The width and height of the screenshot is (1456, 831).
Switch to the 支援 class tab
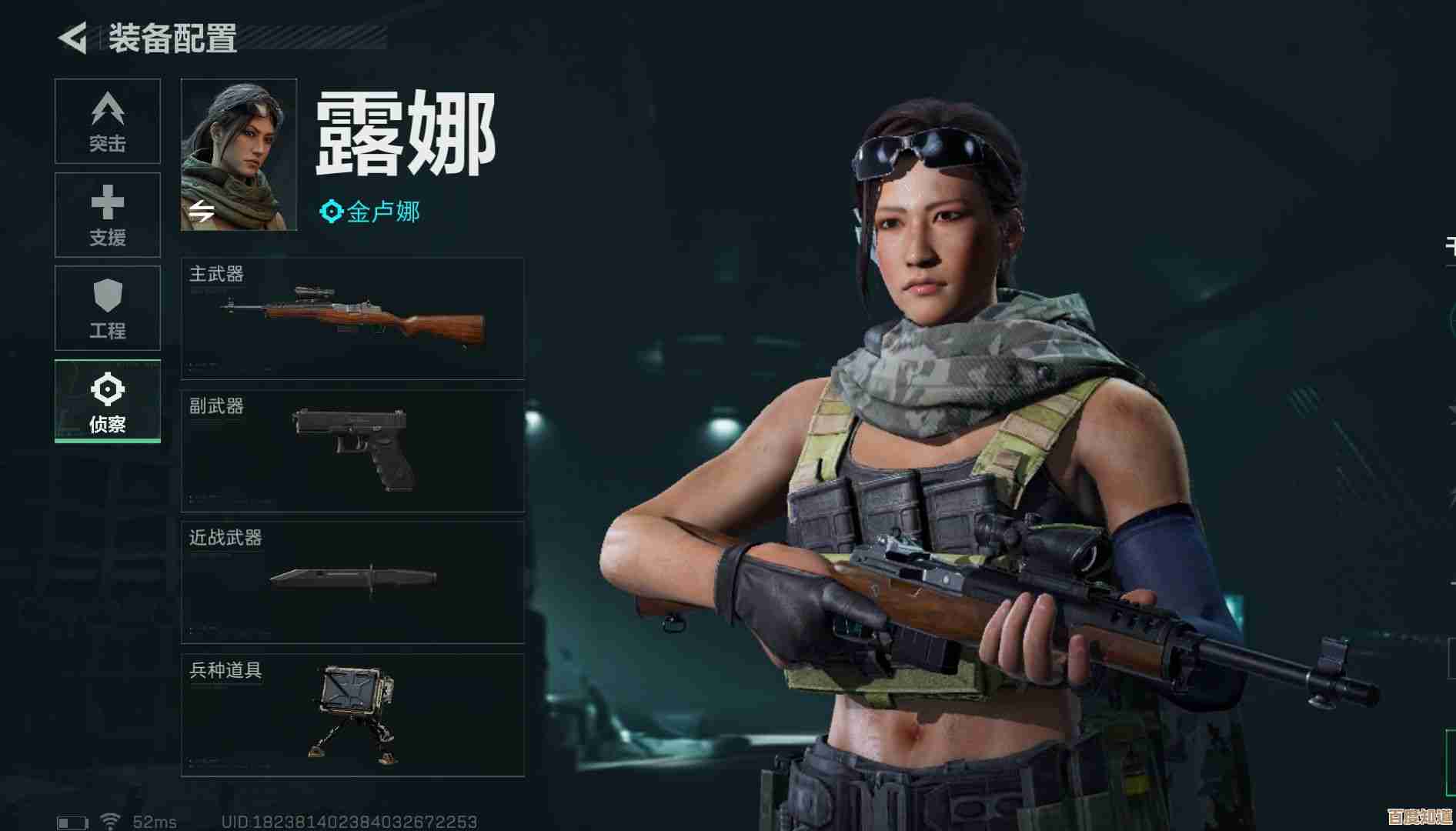[107, 215]
